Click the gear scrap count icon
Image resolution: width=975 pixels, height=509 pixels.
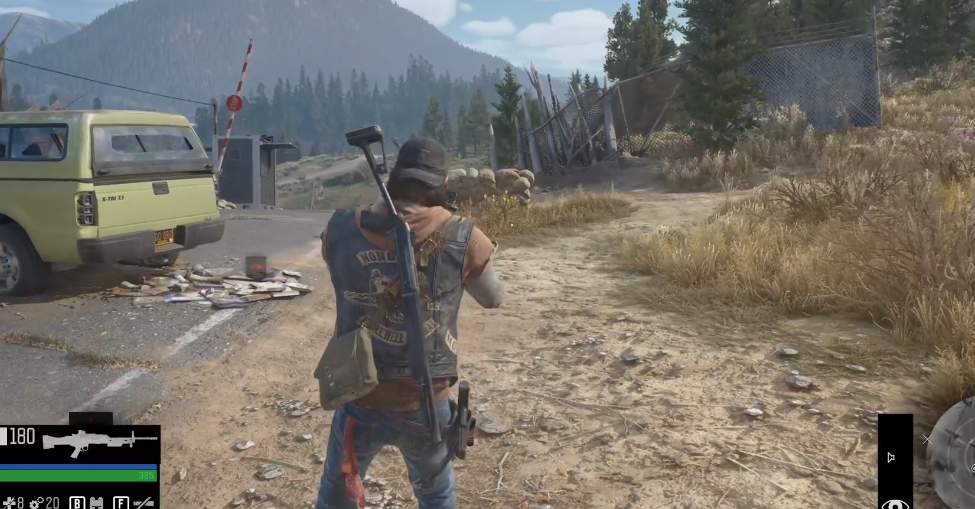(x=34, y=502)
